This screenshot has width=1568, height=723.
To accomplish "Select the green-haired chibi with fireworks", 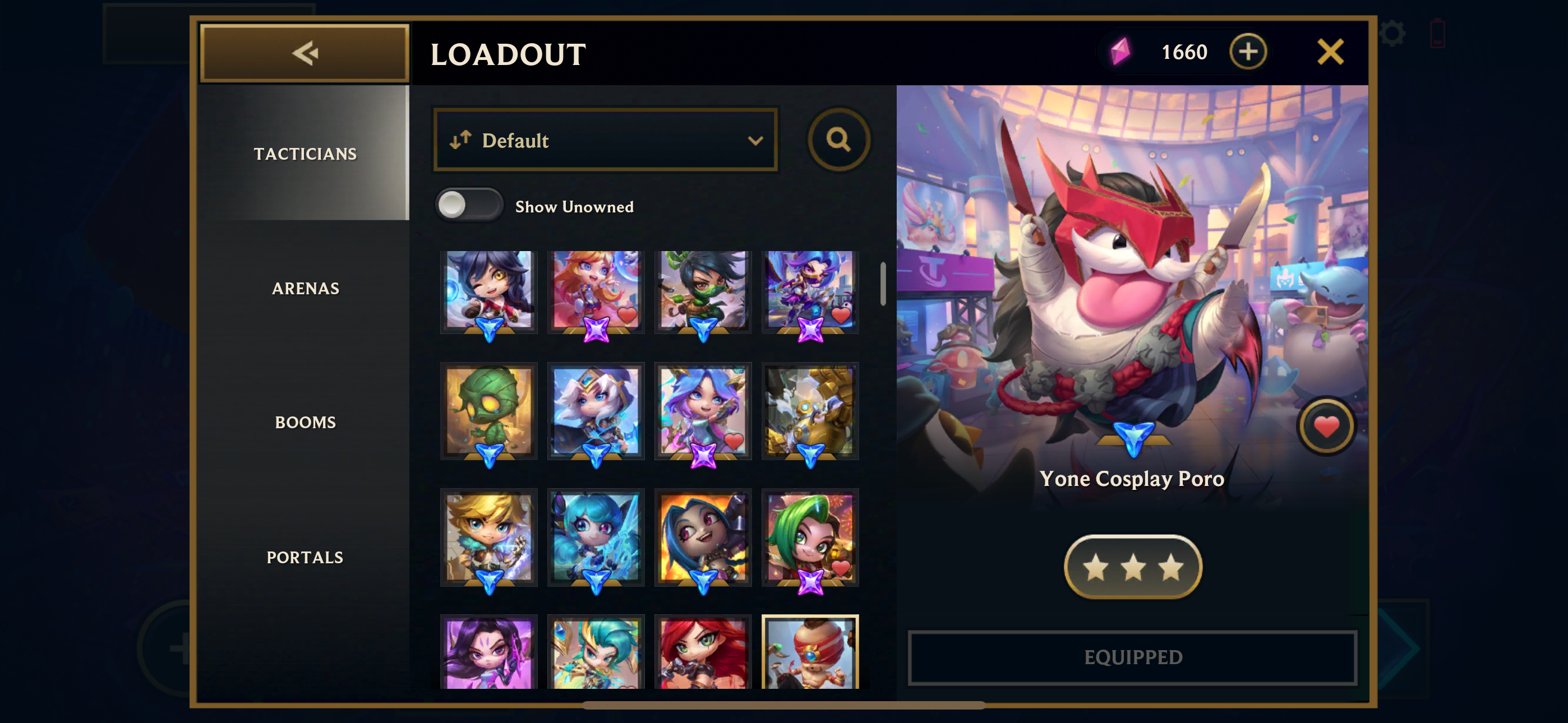I will [810, 537].
